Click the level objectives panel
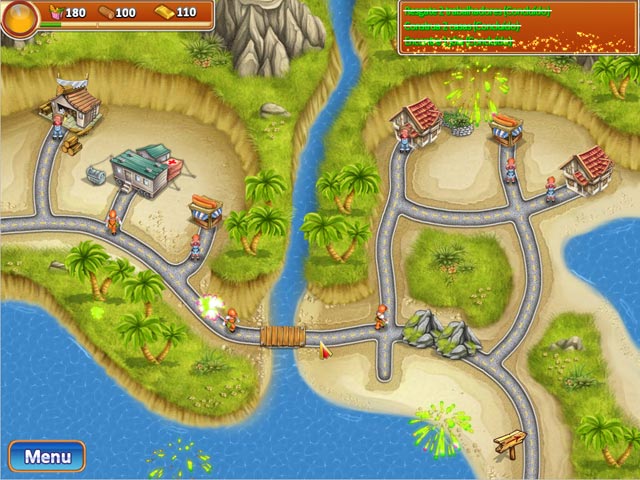640x480 pixels. point(517,27)
